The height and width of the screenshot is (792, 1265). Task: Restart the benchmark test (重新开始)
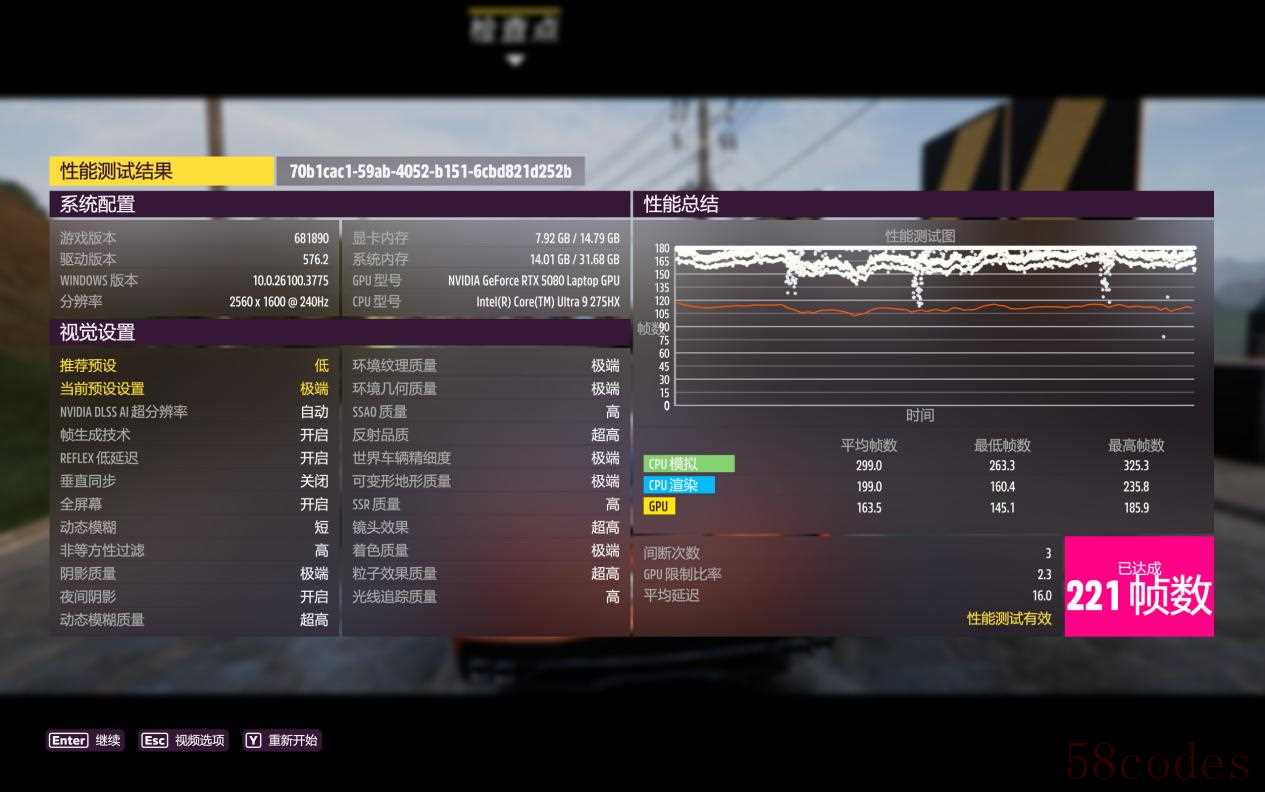coord(282,741)
